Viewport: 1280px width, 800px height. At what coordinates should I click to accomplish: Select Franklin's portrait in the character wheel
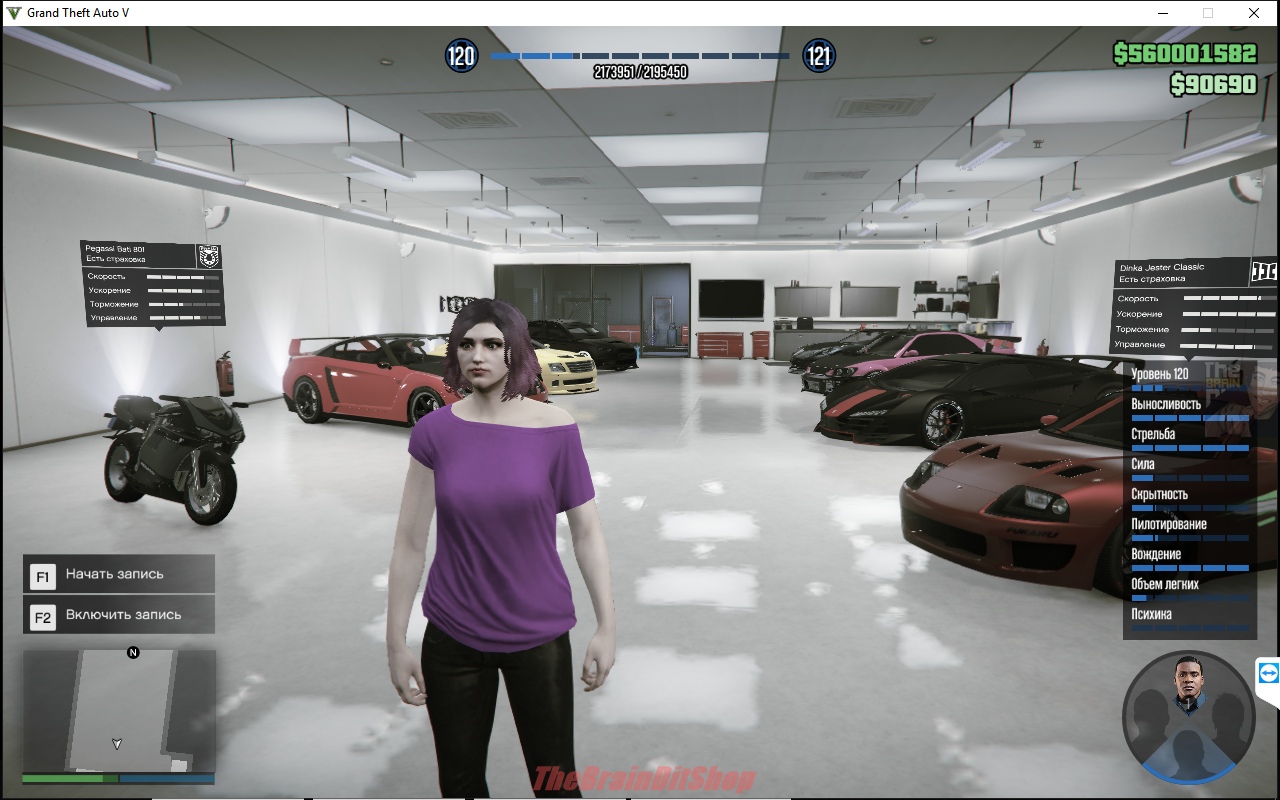click(x=1189, y=685)
